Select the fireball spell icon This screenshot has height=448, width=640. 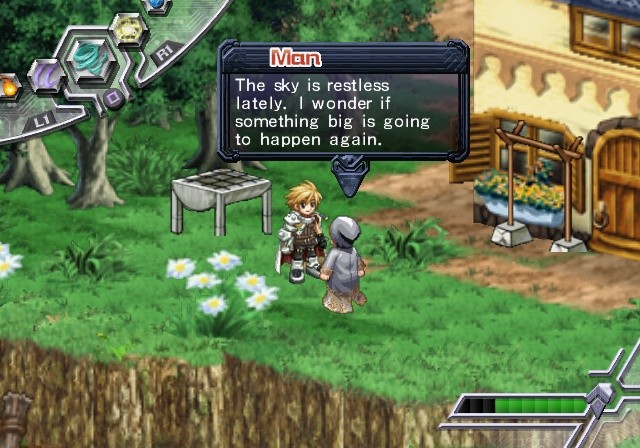tap(8, 87)
